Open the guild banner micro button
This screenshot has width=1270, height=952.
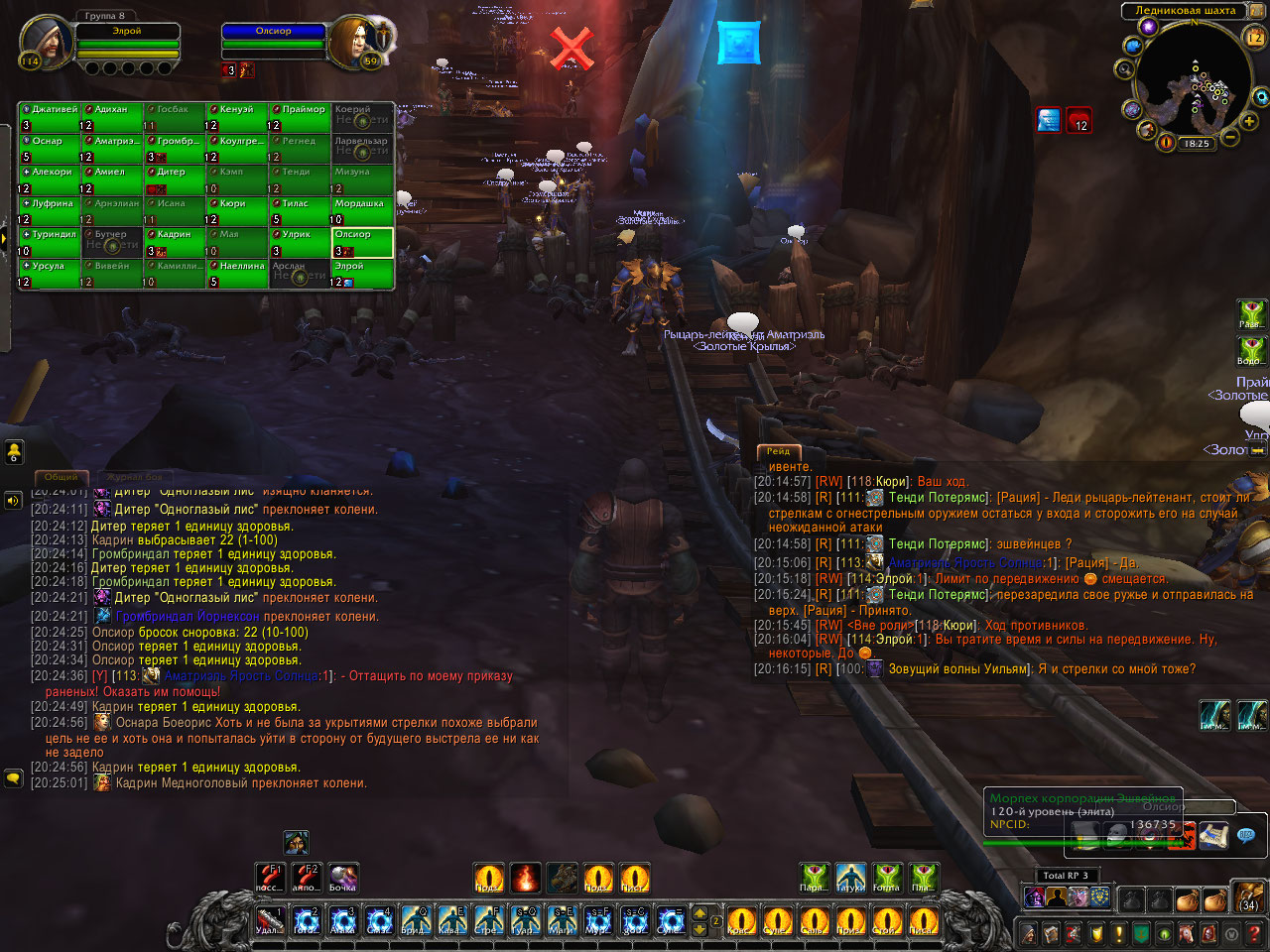pos(1142,933)
